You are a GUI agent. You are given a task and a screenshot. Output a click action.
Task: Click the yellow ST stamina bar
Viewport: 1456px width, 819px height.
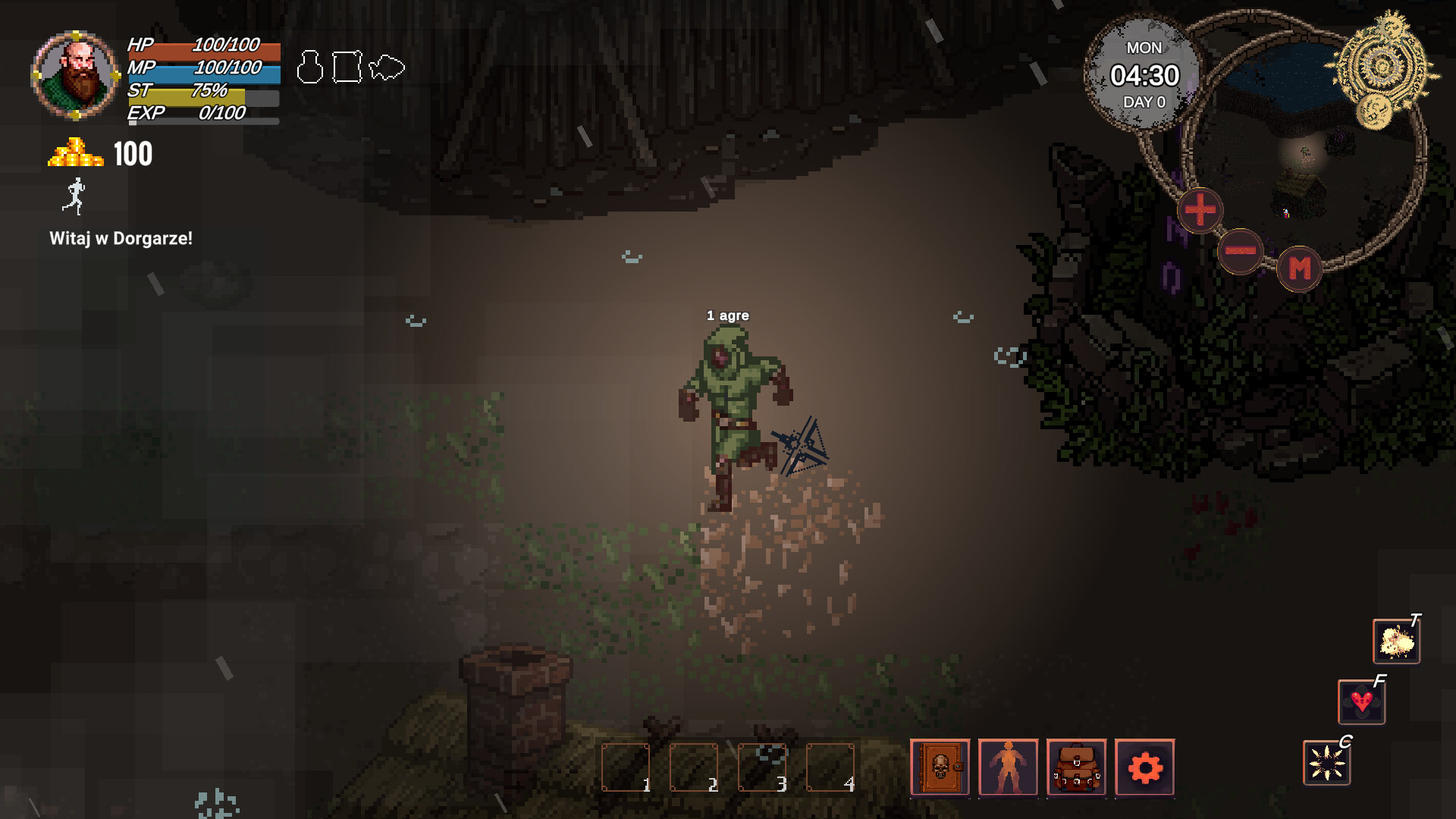(x=199, y=95)
